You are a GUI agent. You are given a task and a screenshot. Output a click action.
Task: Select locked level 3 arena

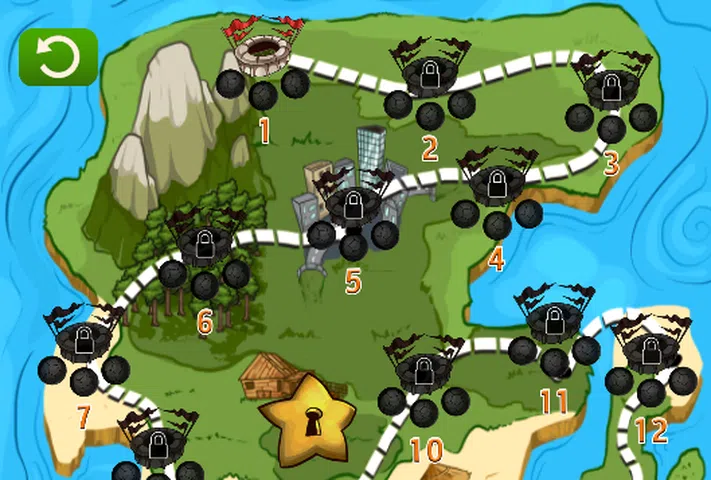pos(610,86)
